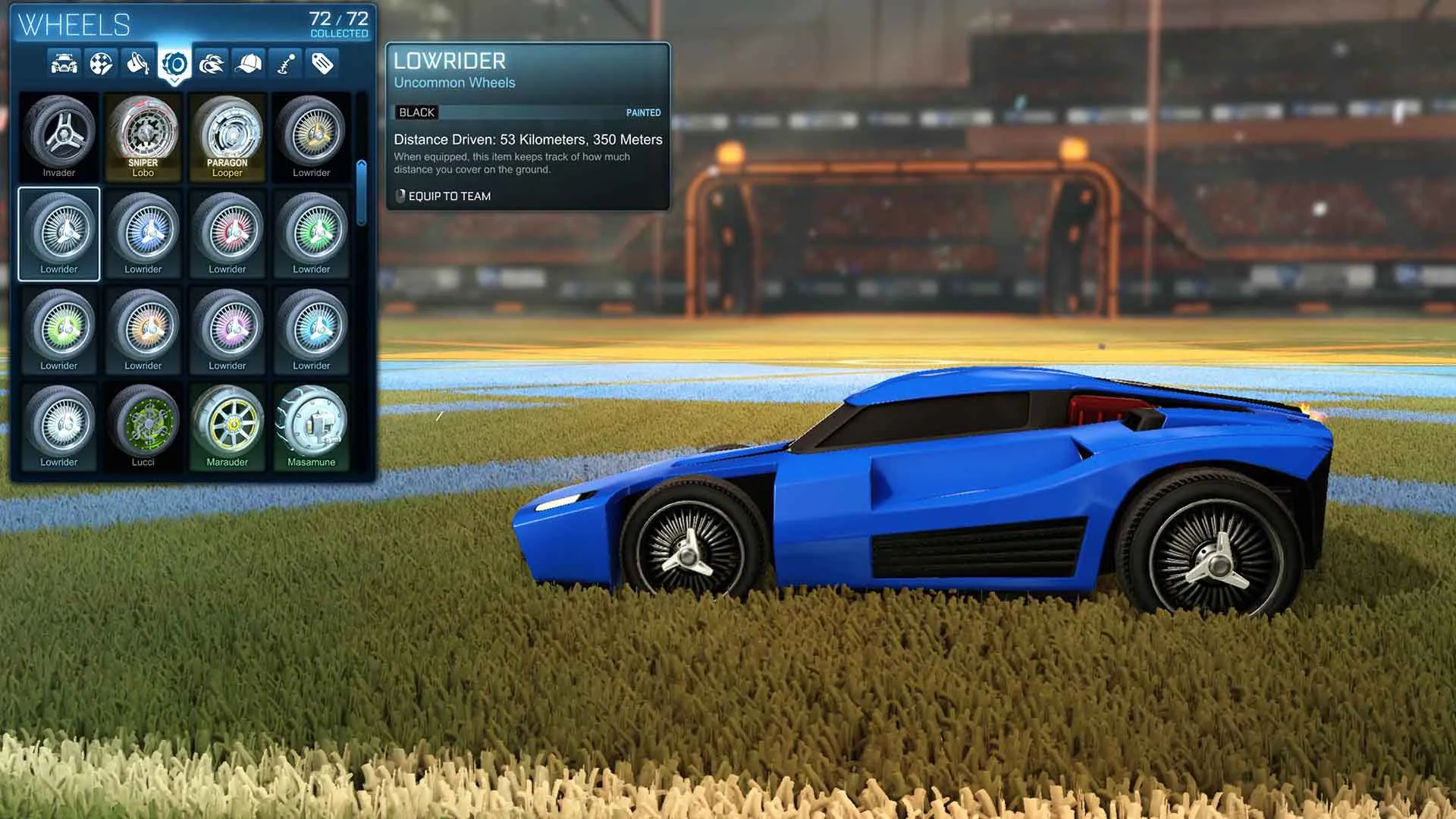
Task: Open the Rocket Boost flame icon
Action: [212, 64]
